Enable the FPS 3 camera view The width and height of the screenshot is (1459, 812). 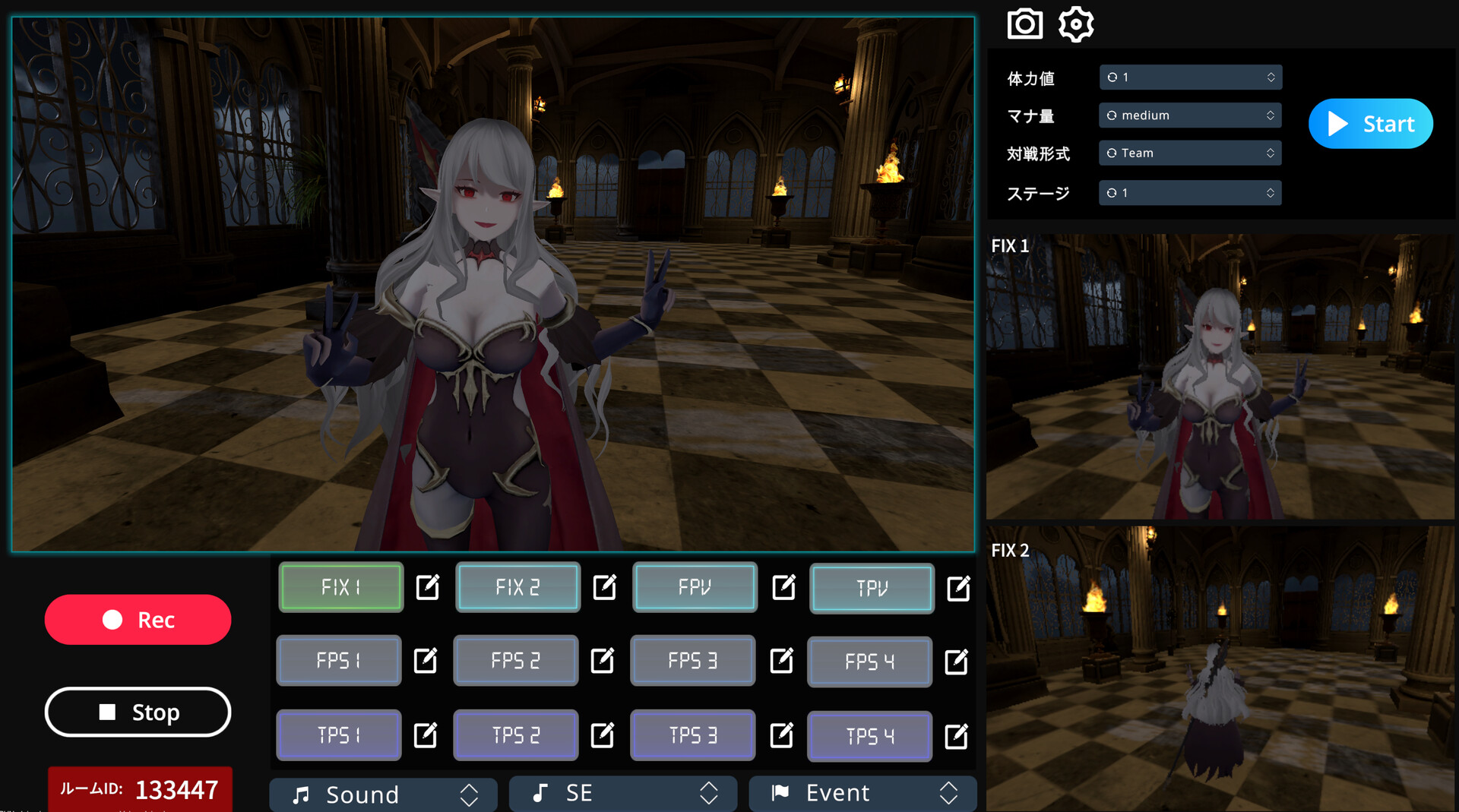click(x=692, y=661)
